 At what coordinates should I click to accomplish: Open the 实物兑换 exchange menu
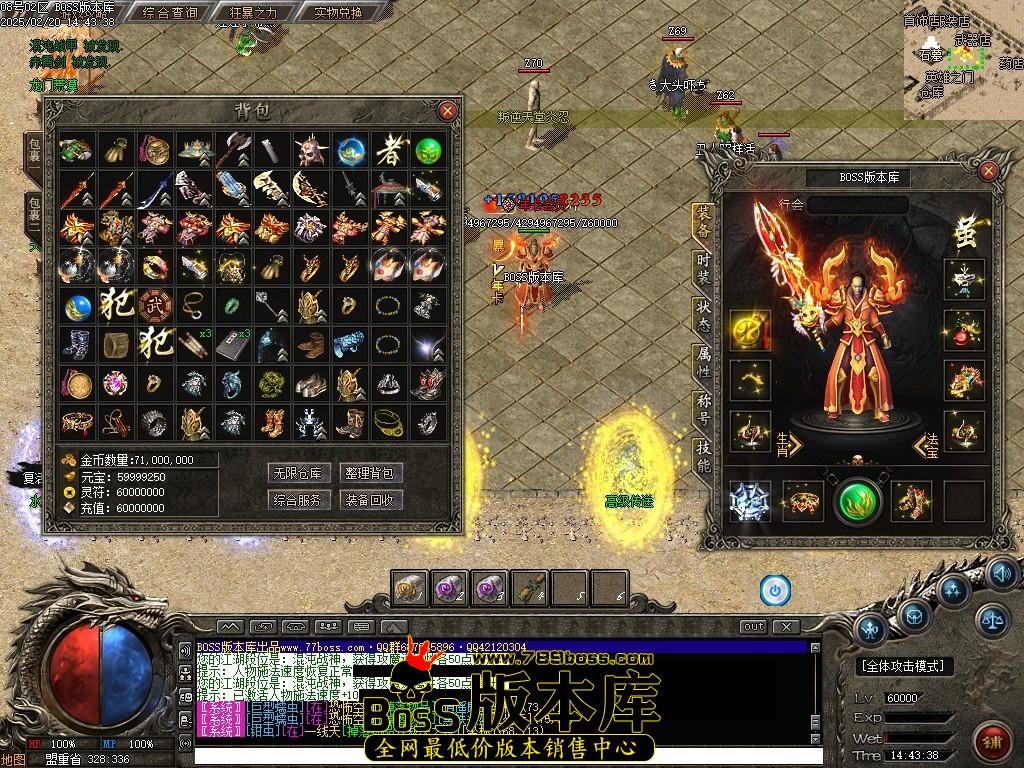pos(338,13)
